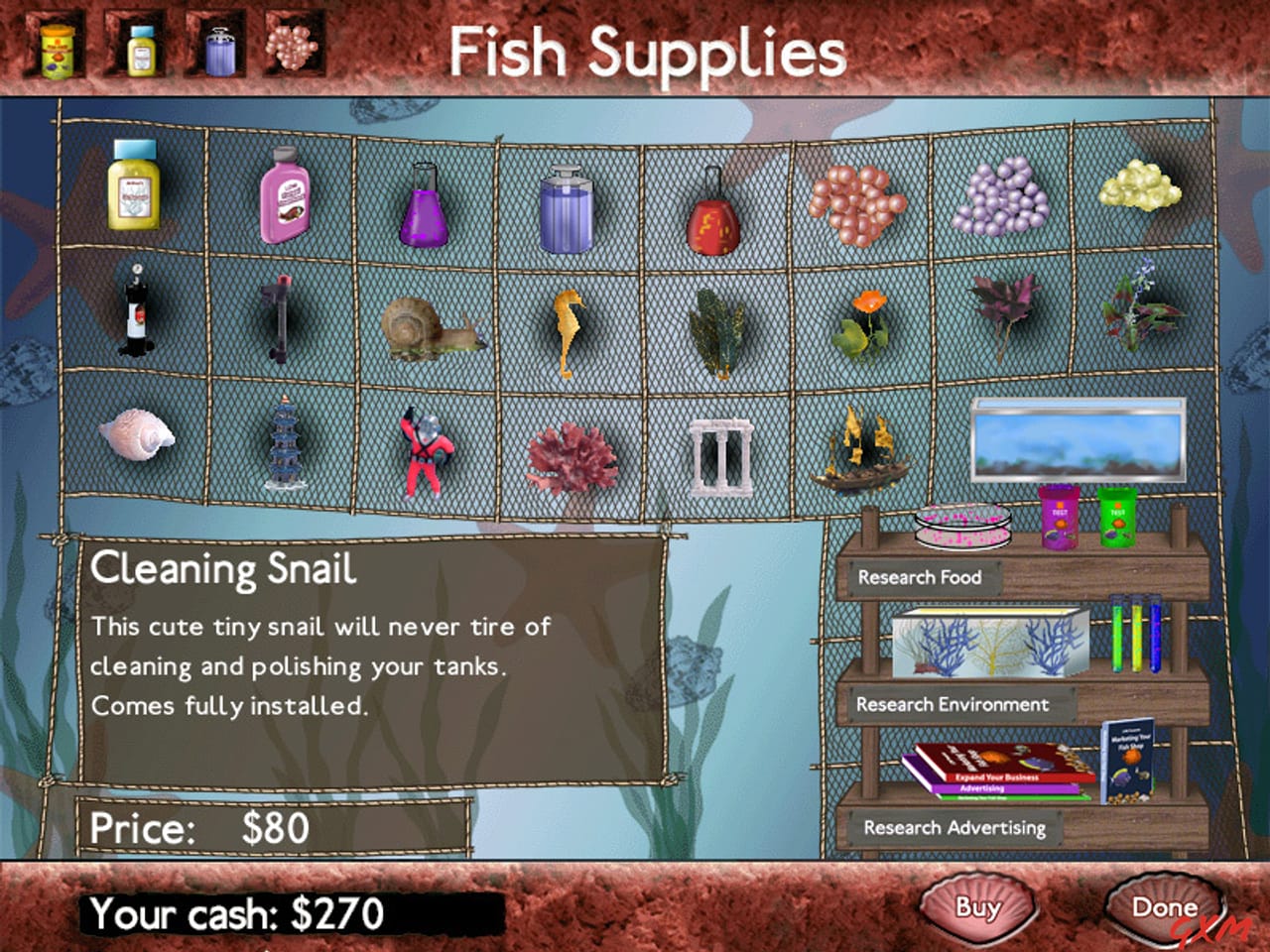
Task: Select the seahorse item
Action: click(569, 327)
